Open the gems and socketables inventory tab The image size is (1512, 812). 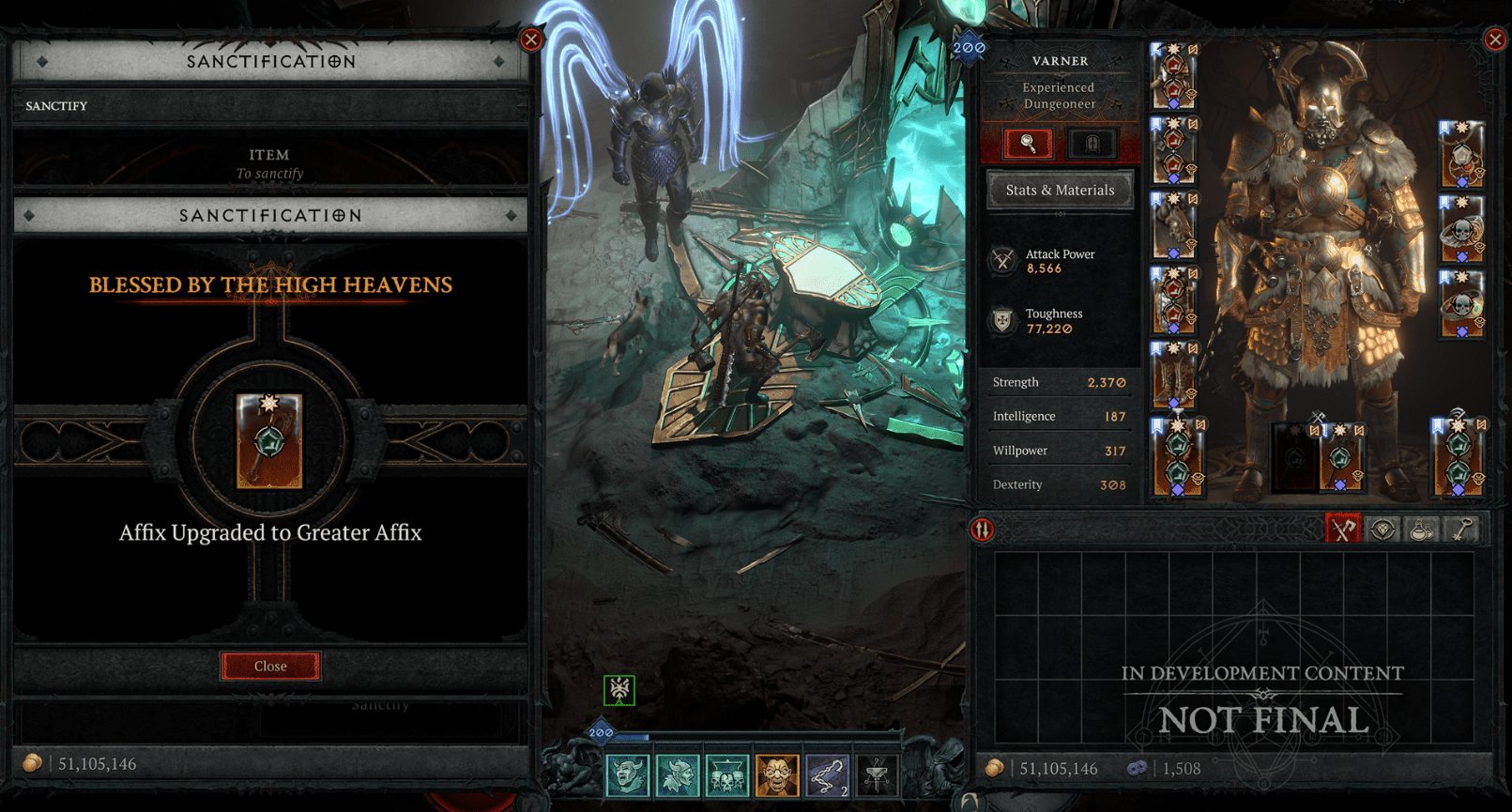(x=1382, y=529)
